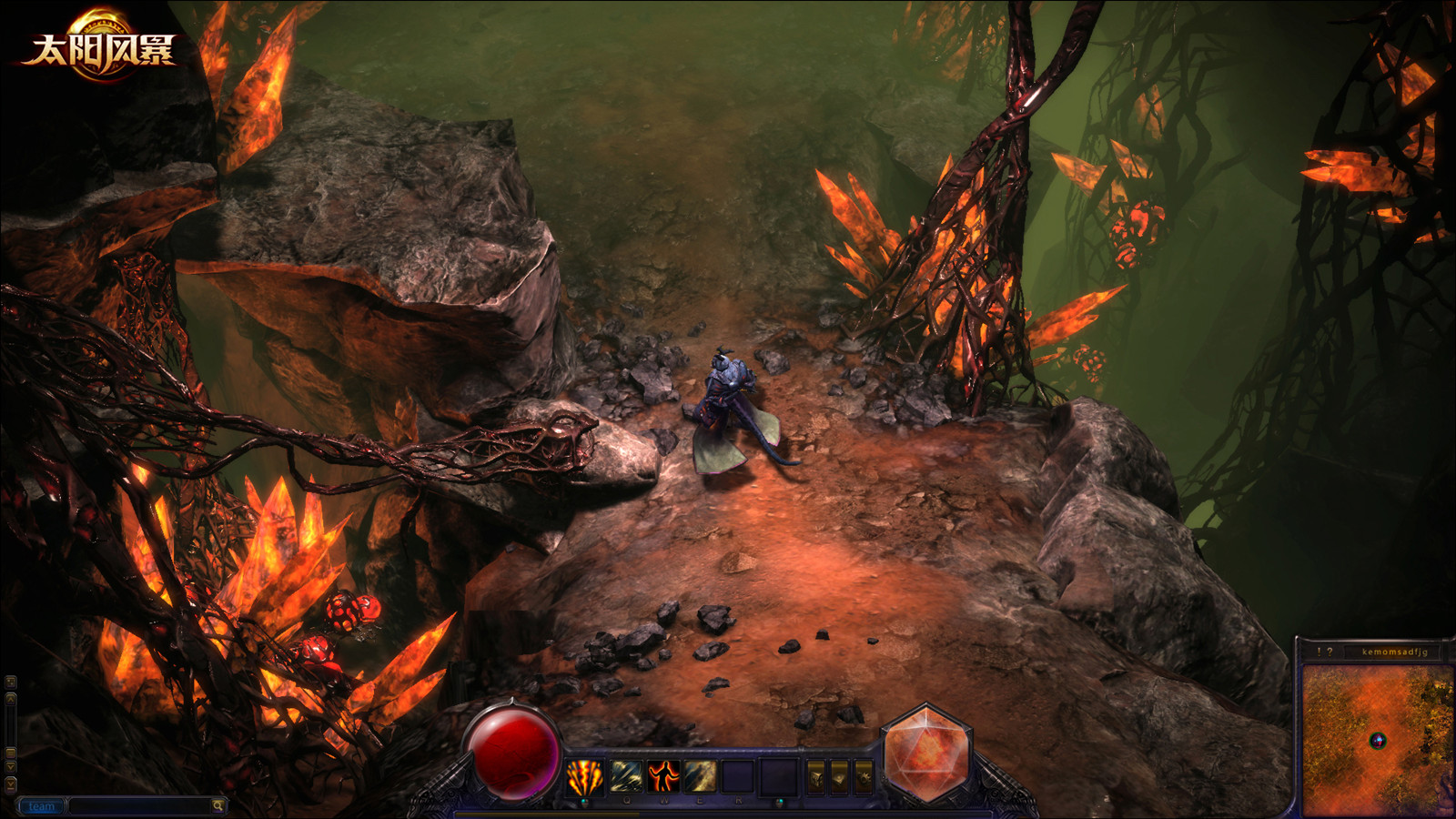
Task: Click the magnifier icon beside chat input
Action: [217, 806]
